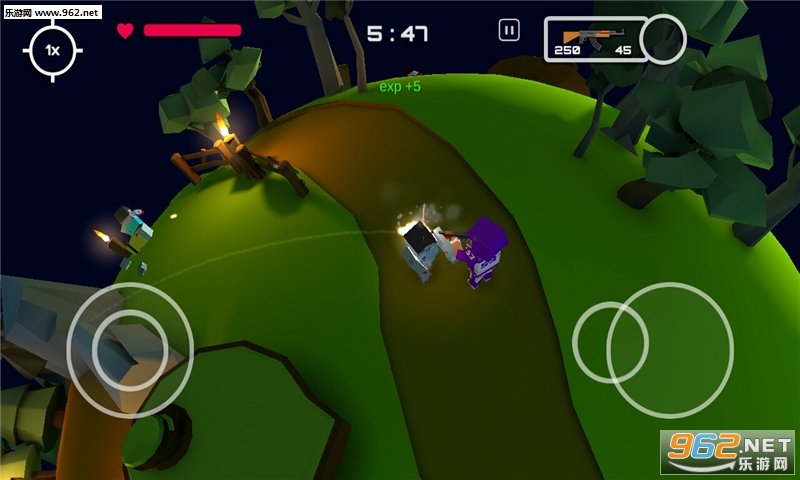
Task: Pause the game
Action: point(509,31)
